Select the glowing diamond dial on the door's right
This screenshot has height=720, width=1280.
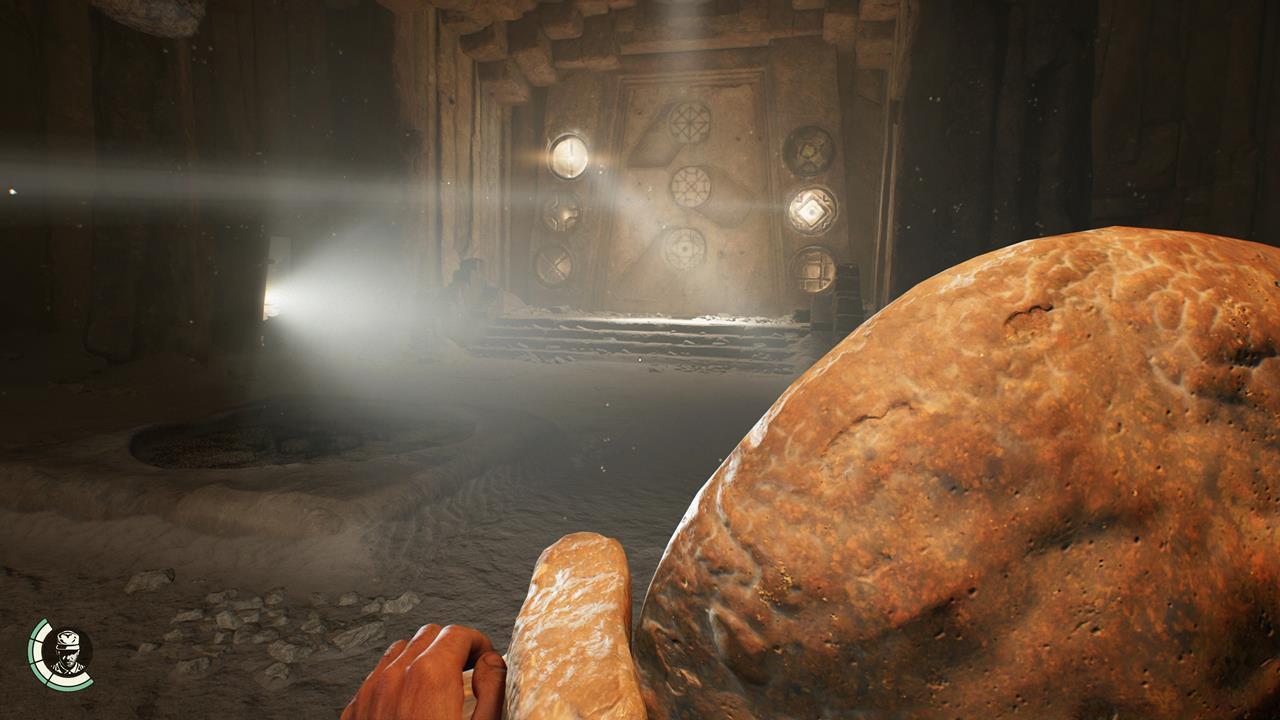pyautogui.click(x=810, y=210)
